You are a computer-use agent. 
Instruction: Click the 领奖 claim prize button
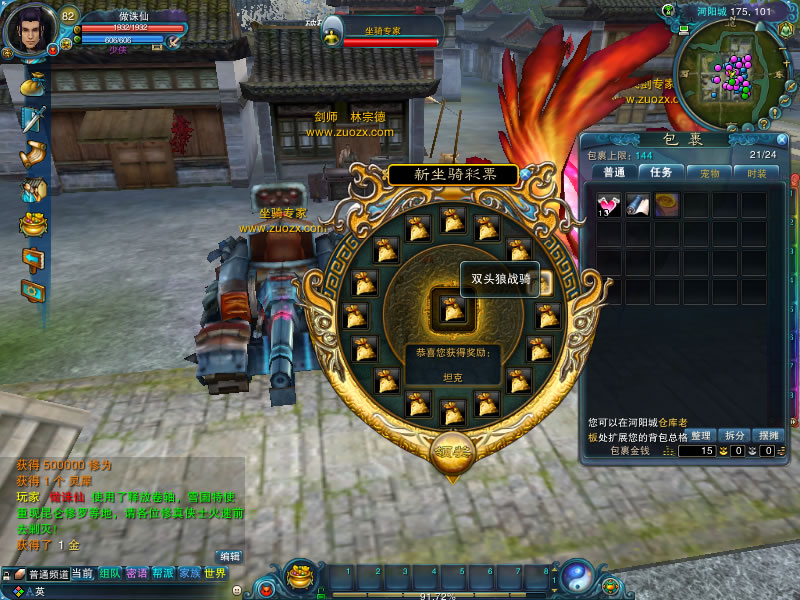pos(452,451)
